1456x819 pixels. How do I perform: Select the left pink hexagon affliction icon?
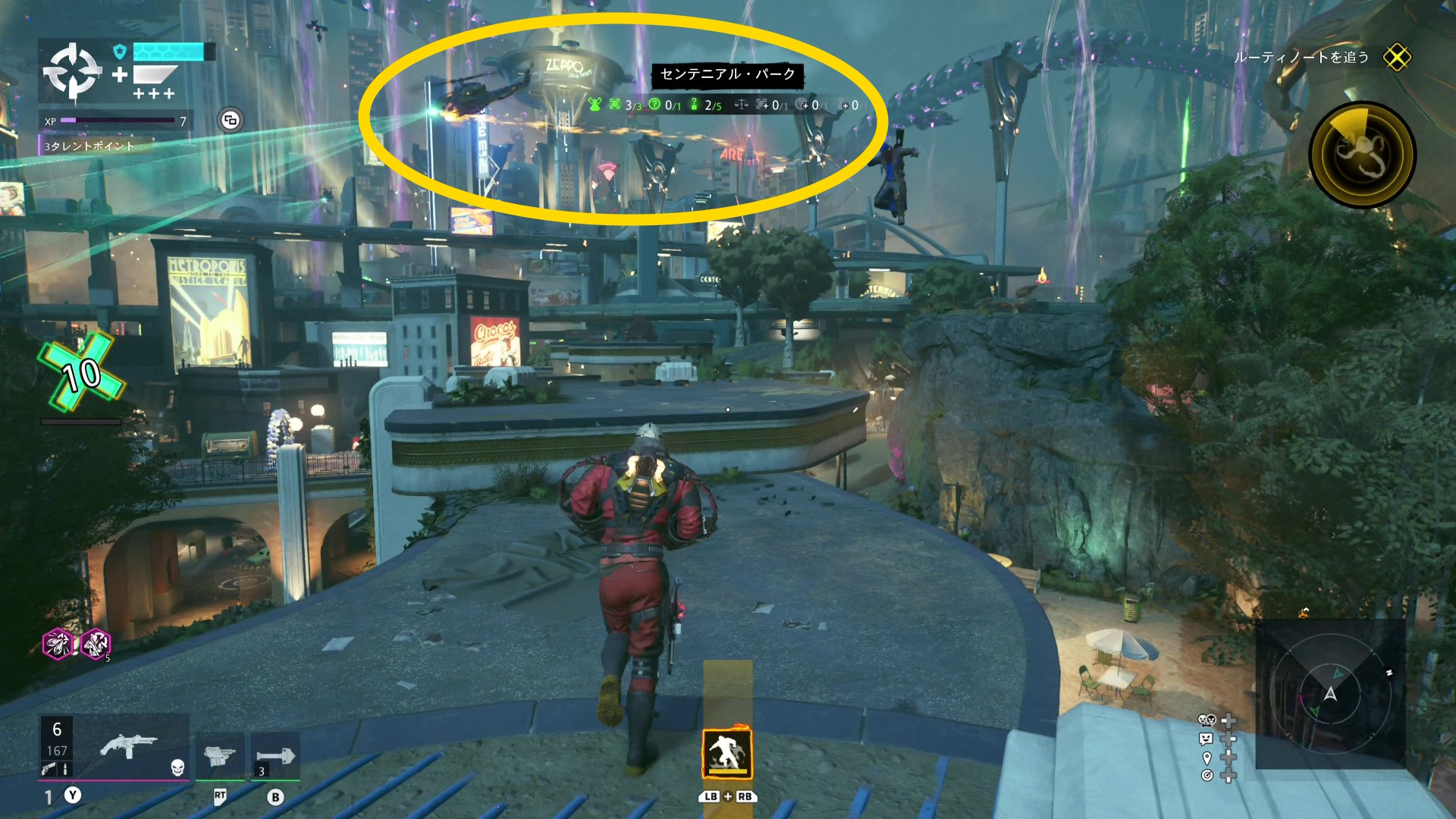(58, 645)
